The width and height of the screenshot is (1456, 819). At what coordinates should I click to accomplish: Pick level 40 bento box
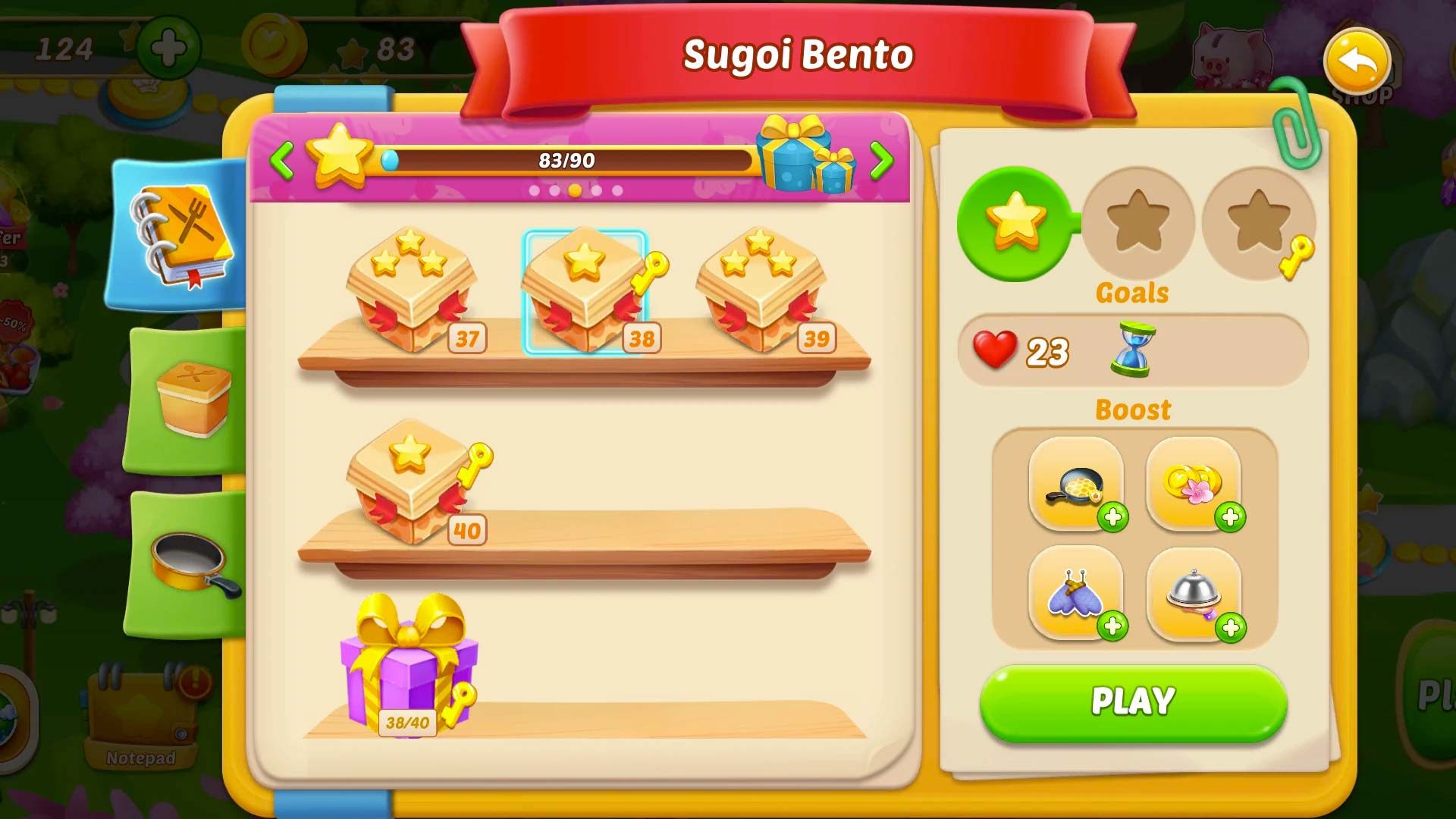click(412, 482)
